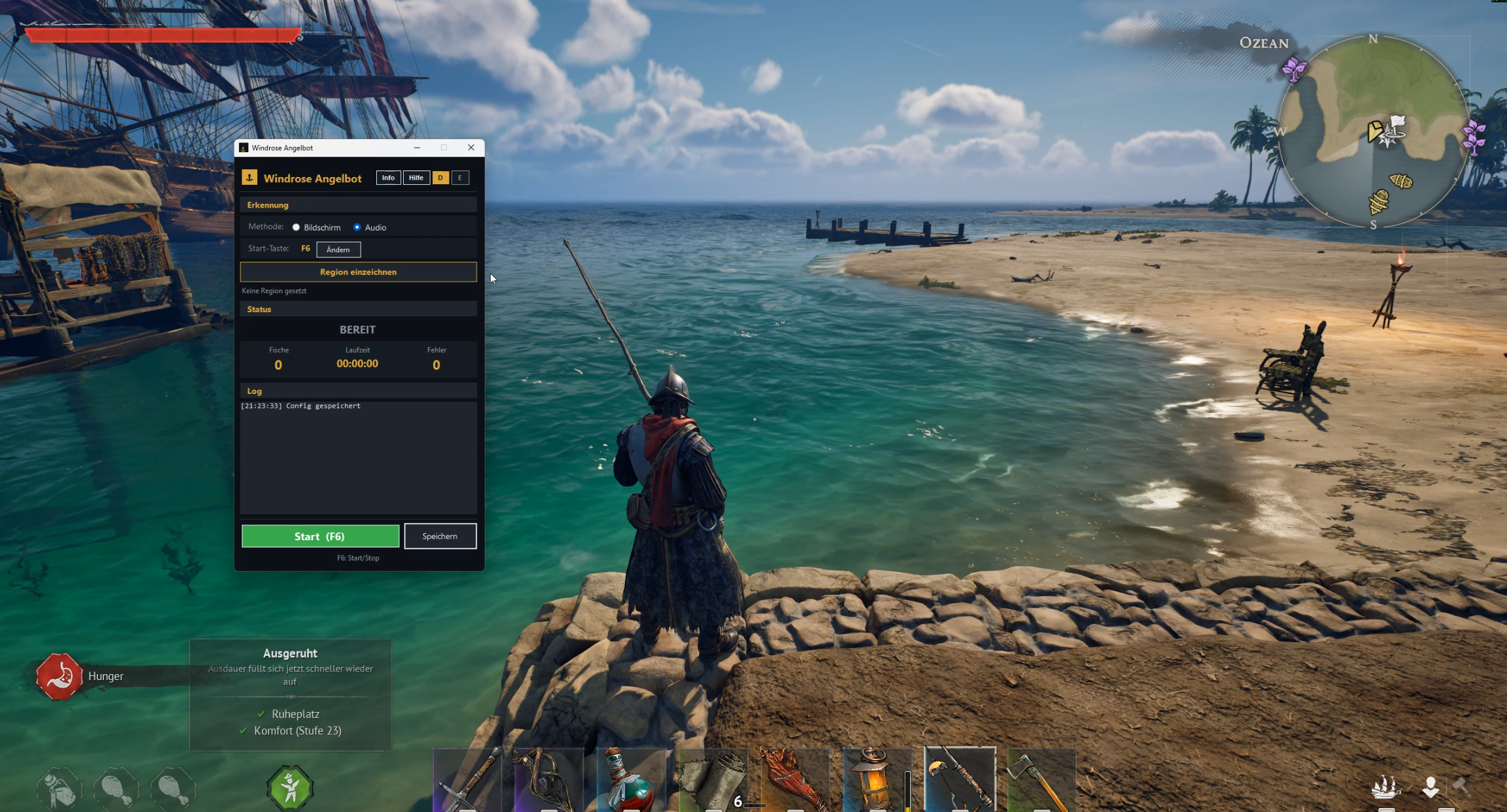
Task: Select the Bildschirm detection method
Action: [x=297, y=227]
